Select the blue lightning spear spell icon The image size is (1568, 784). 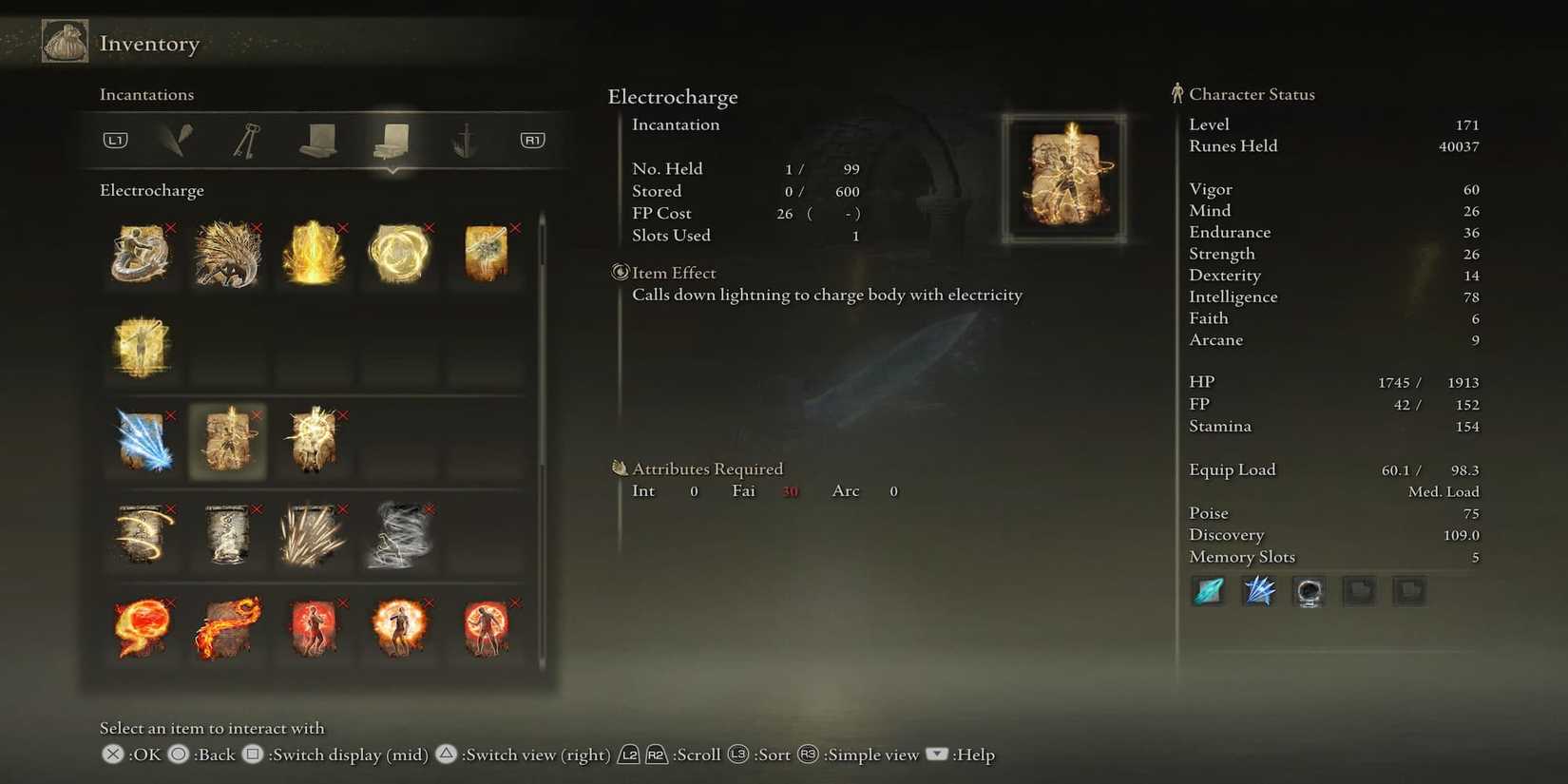coord(142,440)
